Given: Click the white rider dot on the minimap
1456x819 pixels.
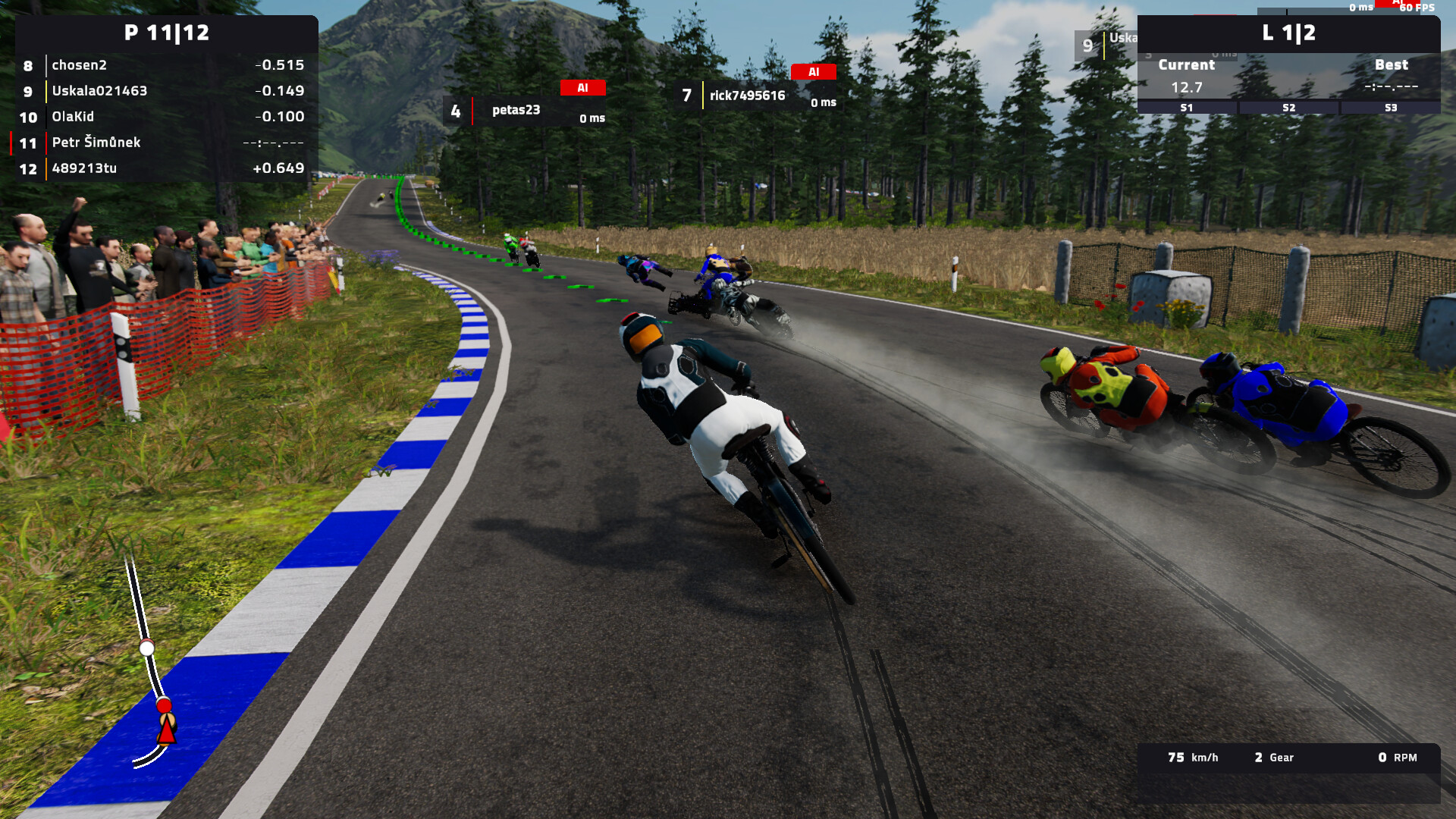Looking at the screenshot, I should [x=147, y=650].
